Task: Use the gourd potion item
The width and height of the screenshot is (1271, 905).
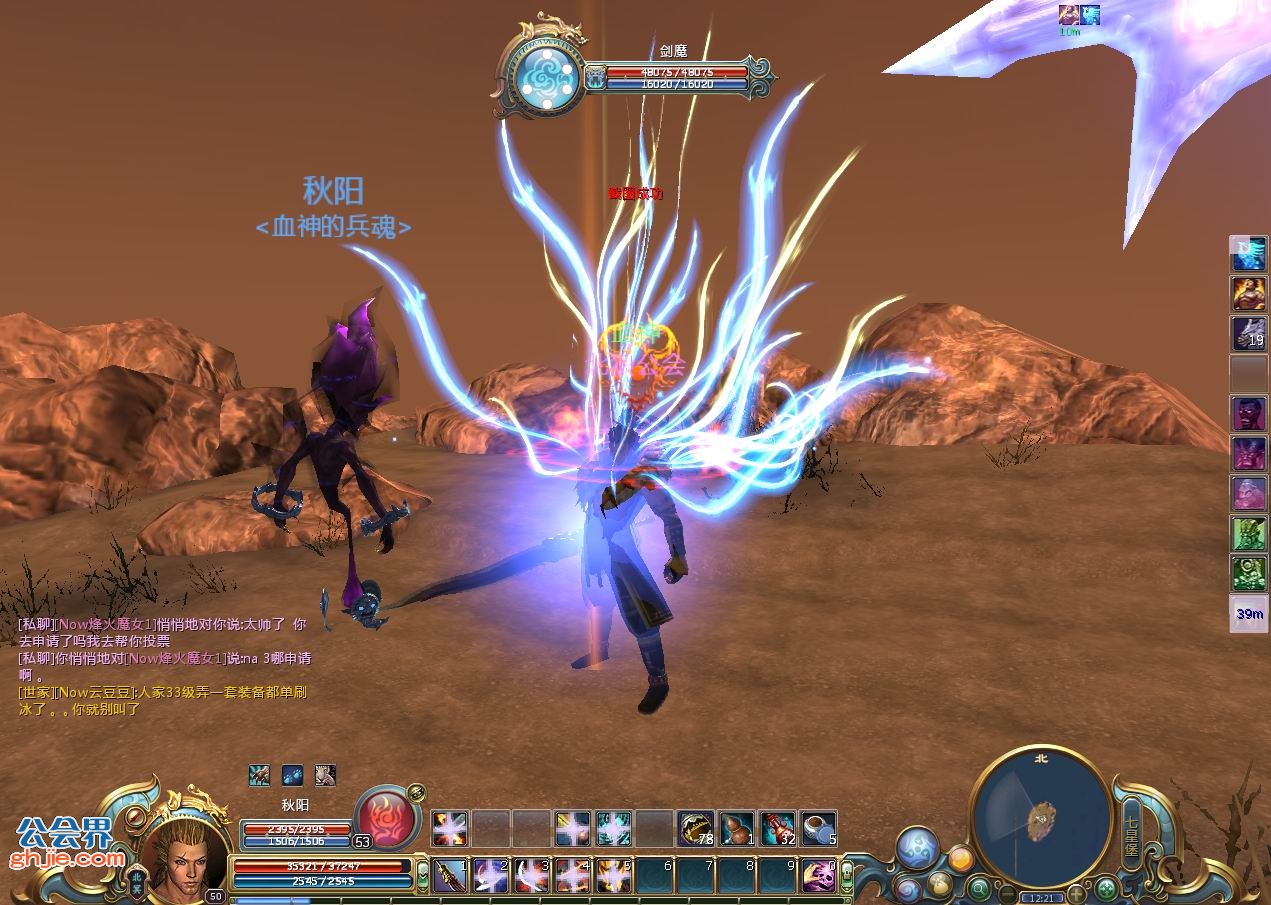Action: pos(737,828)
